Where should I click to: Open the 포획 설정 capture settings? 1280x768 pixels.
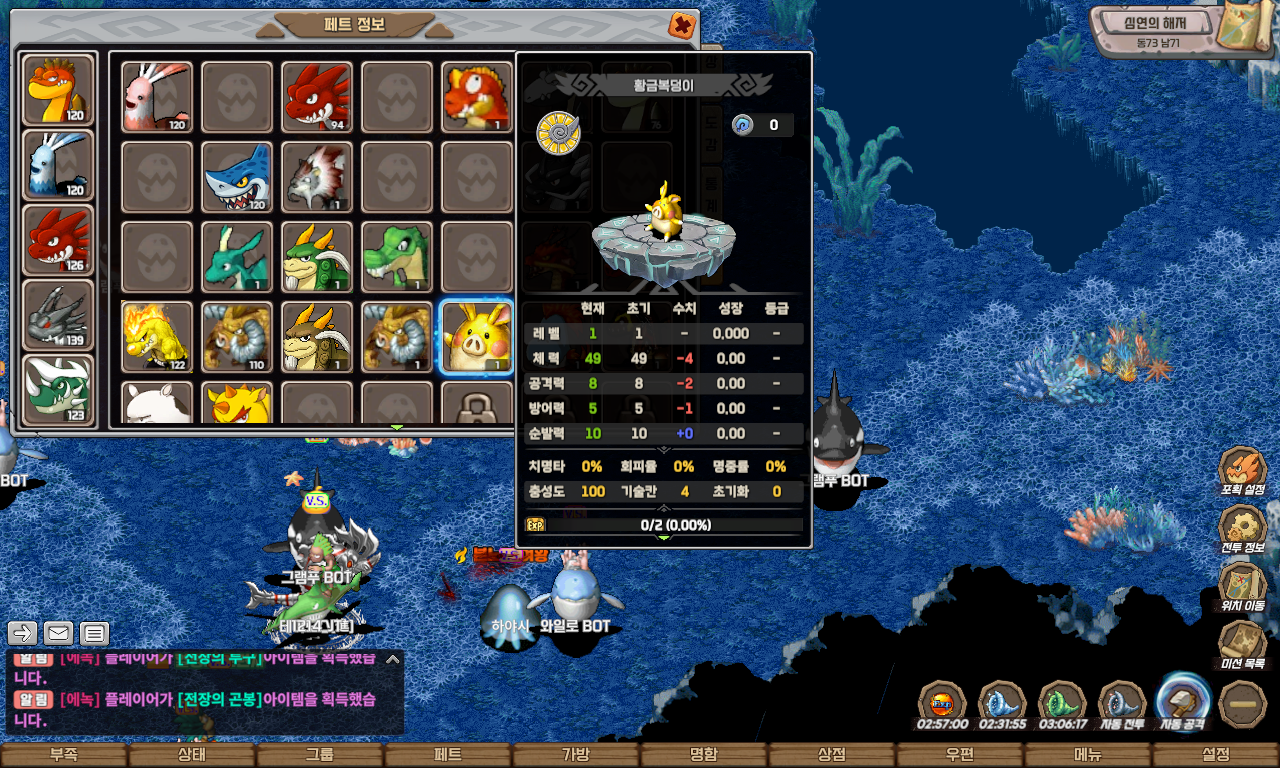1242,470
